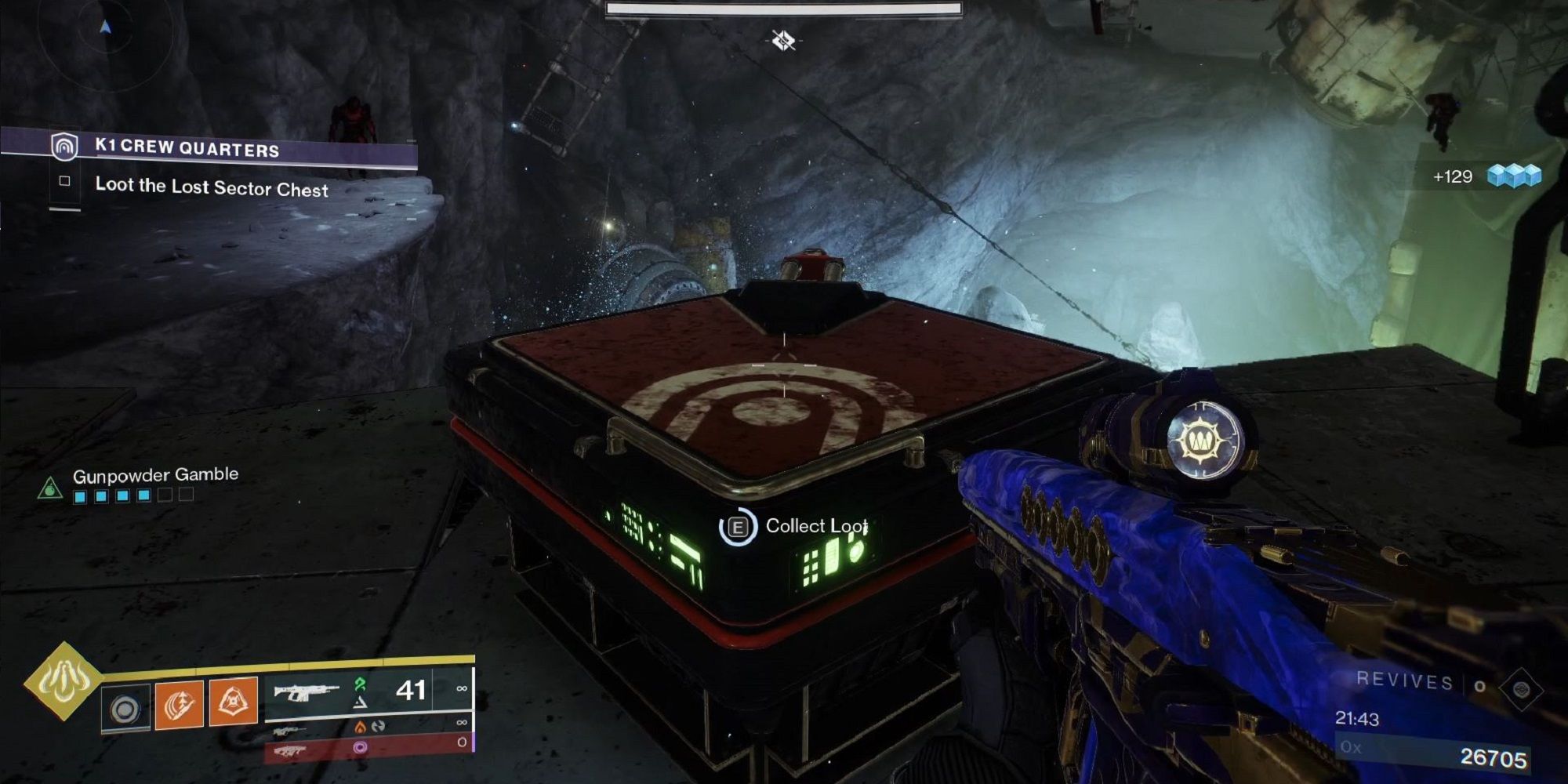Click the orange Solar element icon on secondary weapon
This screenshot has width=1568, height=784.
(x=360, y=728)
